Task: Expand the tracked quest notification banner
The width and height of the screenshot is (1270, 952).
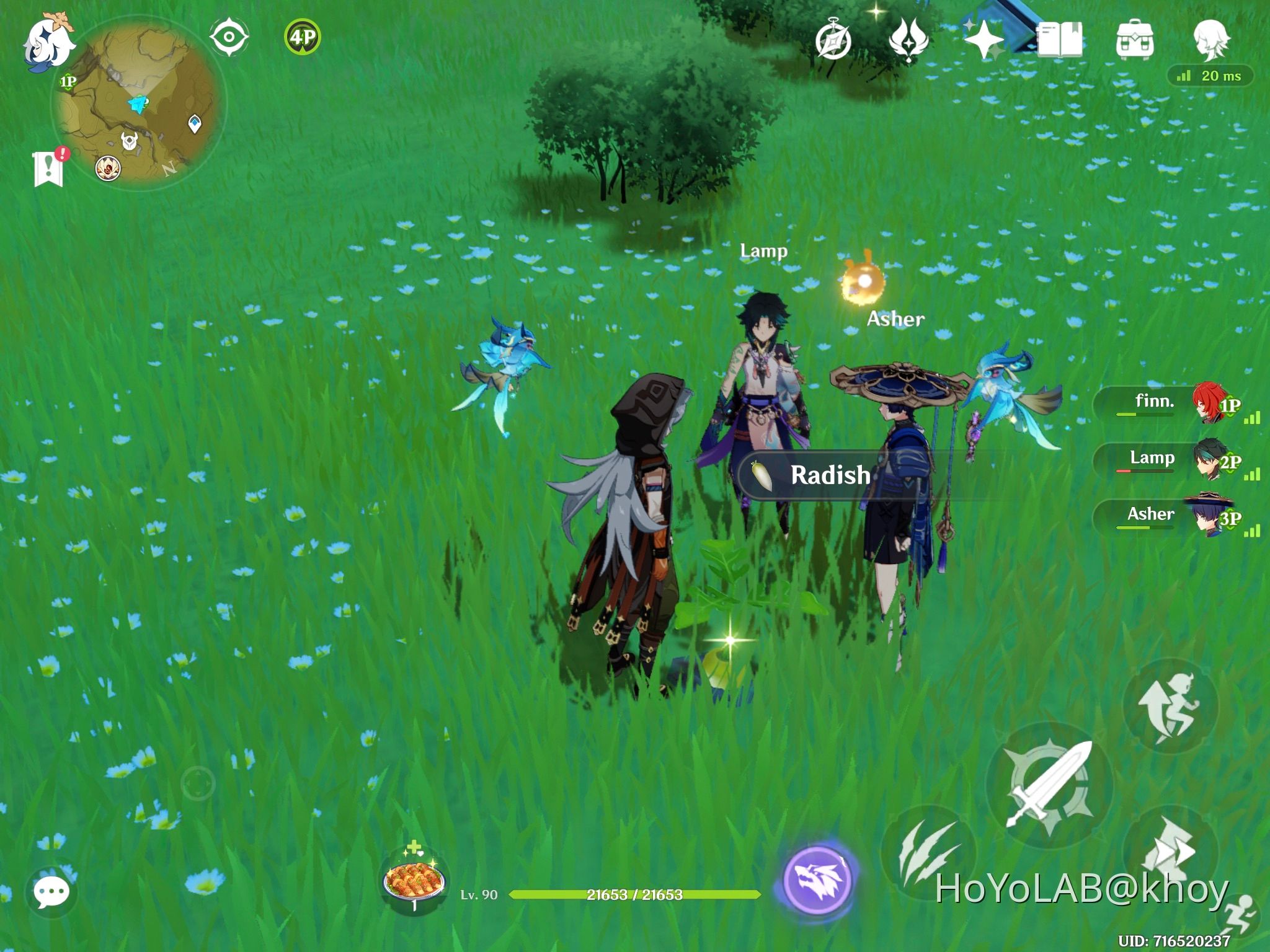Action: [48, 167]
